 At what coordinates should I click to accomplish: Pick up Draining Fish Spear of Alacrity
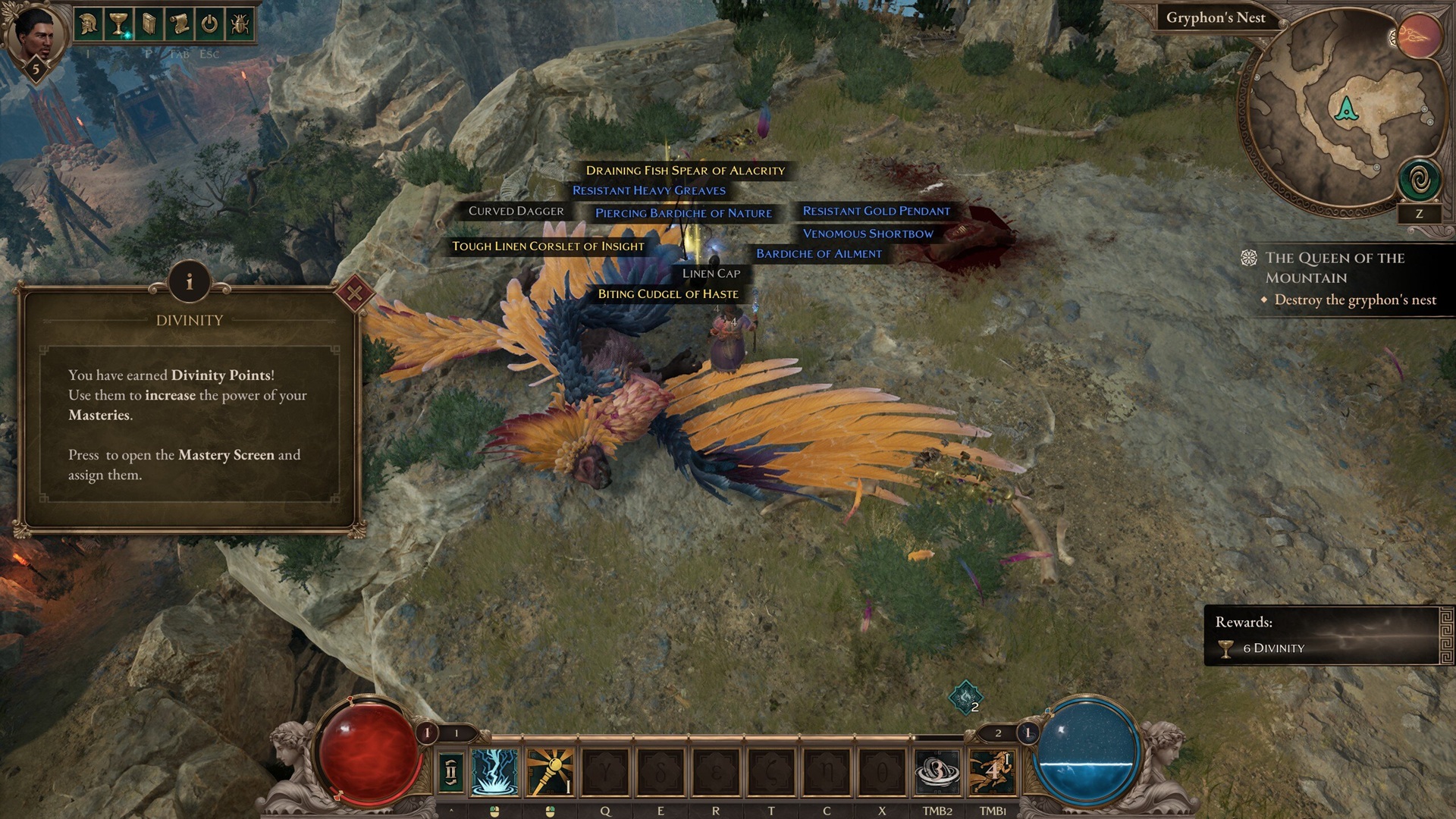point(685,171)
